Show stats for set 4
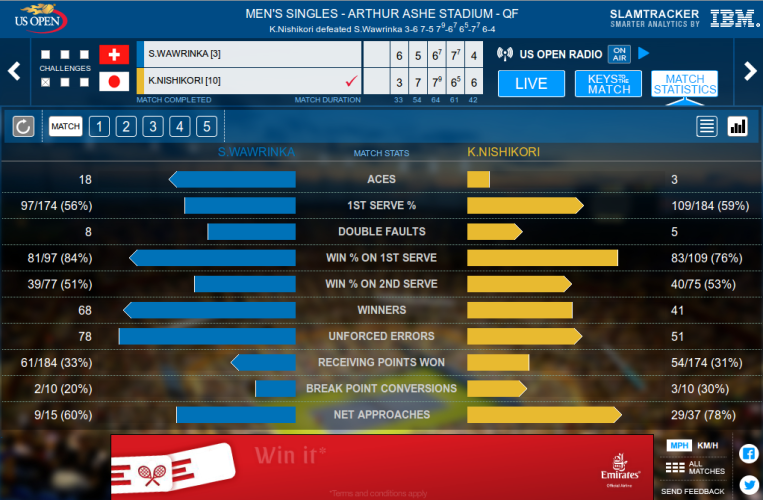 (179, 126)
